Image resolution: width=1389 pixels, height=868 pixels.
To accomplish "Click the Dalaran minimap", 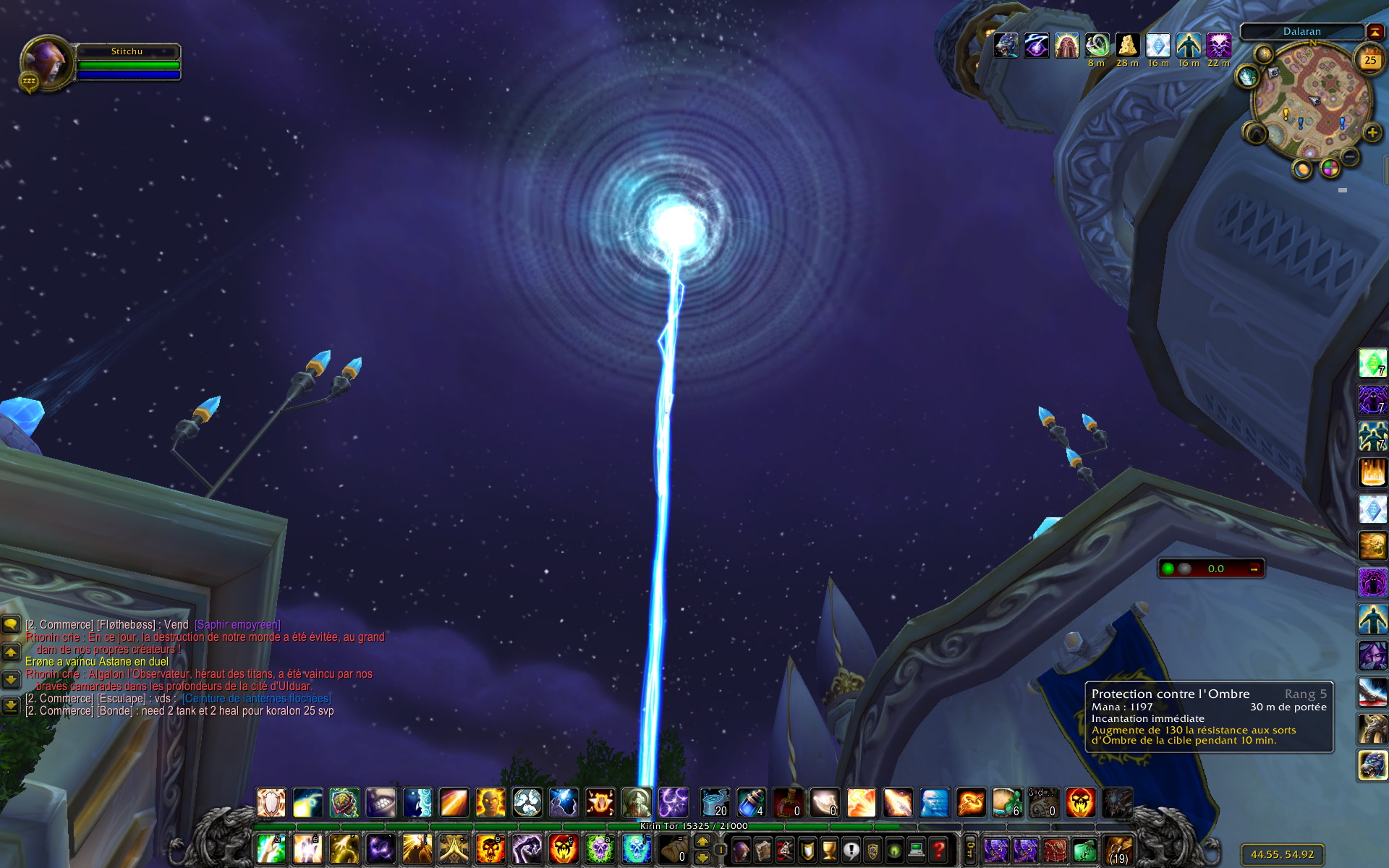I will pyautogui.click(x=1312, y=103).
